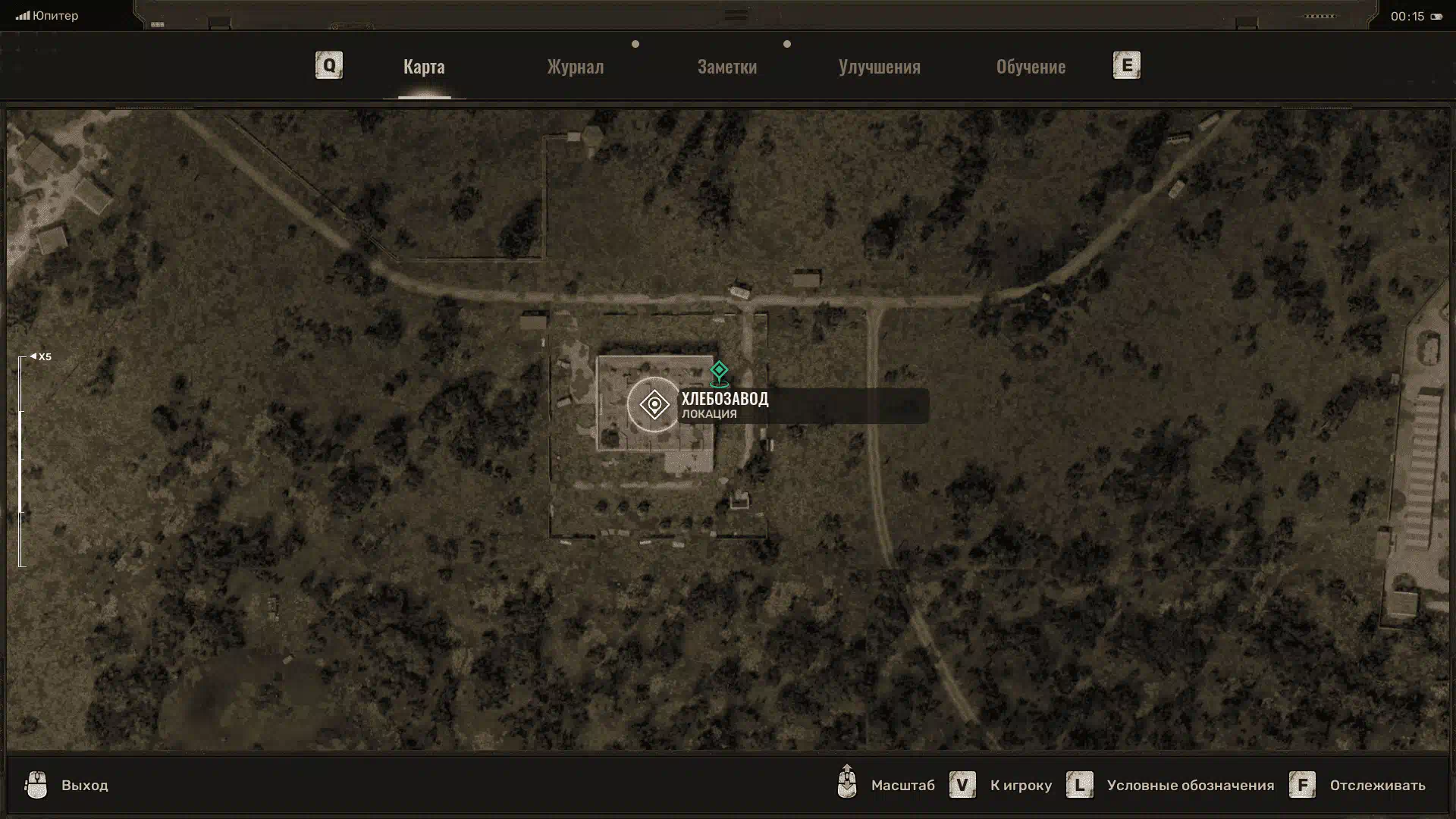This screenshot has width=1456, height=819.
Task: Adjust the map zoom scale bar
Action: [21, 461]
